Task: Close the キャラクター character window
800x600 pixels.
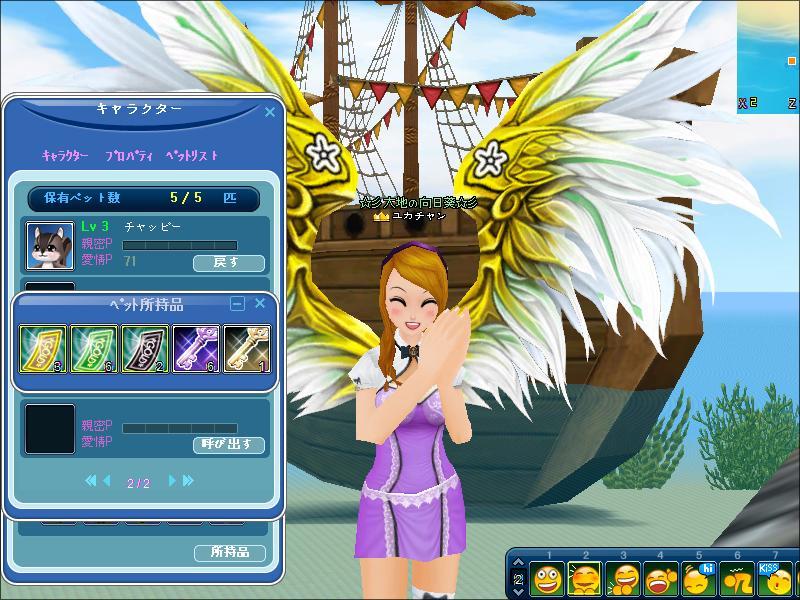Action: (269, 113)
